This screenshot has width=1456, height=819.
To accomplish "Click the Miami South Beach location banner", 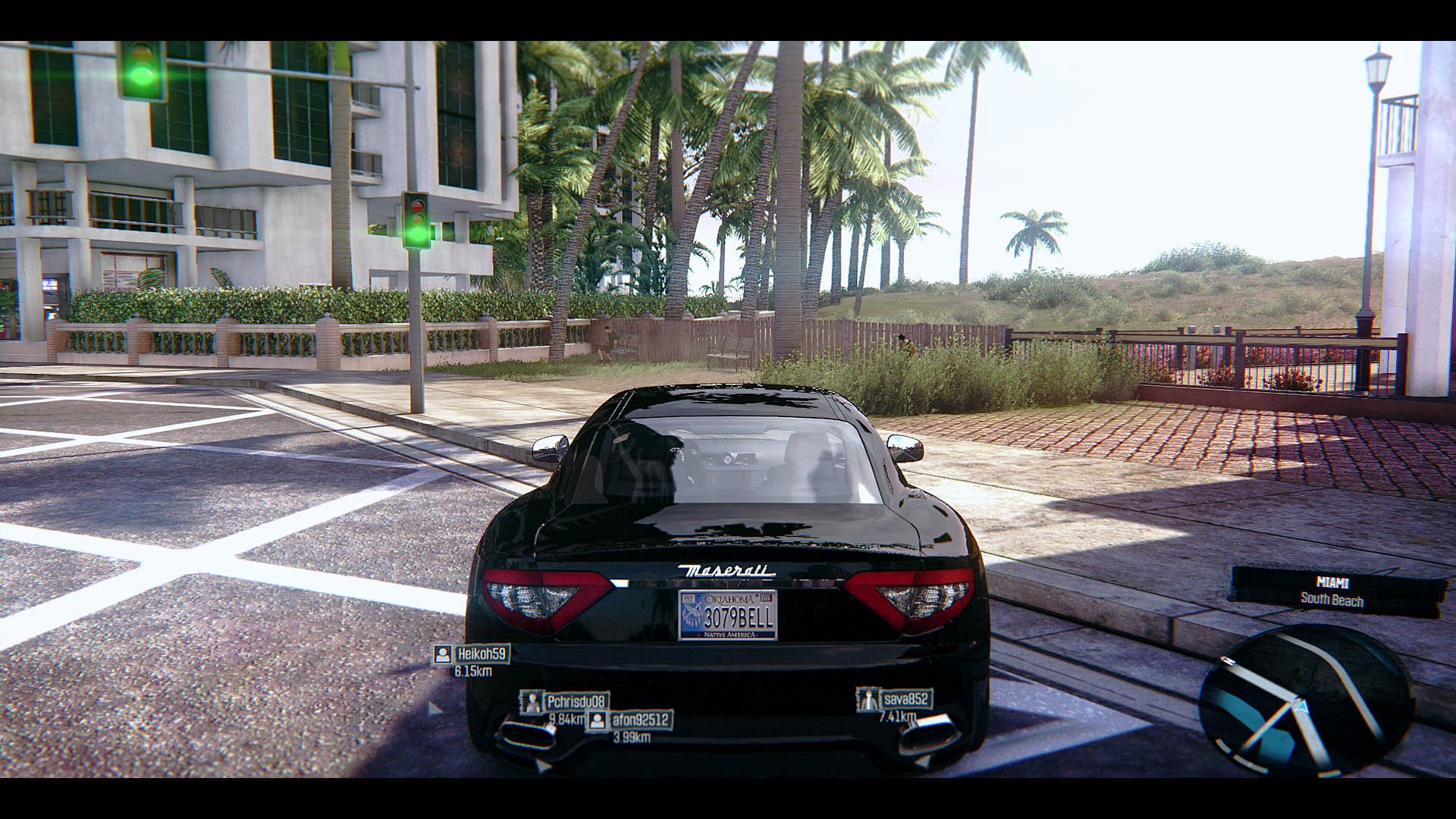I will coord(1332,591).
